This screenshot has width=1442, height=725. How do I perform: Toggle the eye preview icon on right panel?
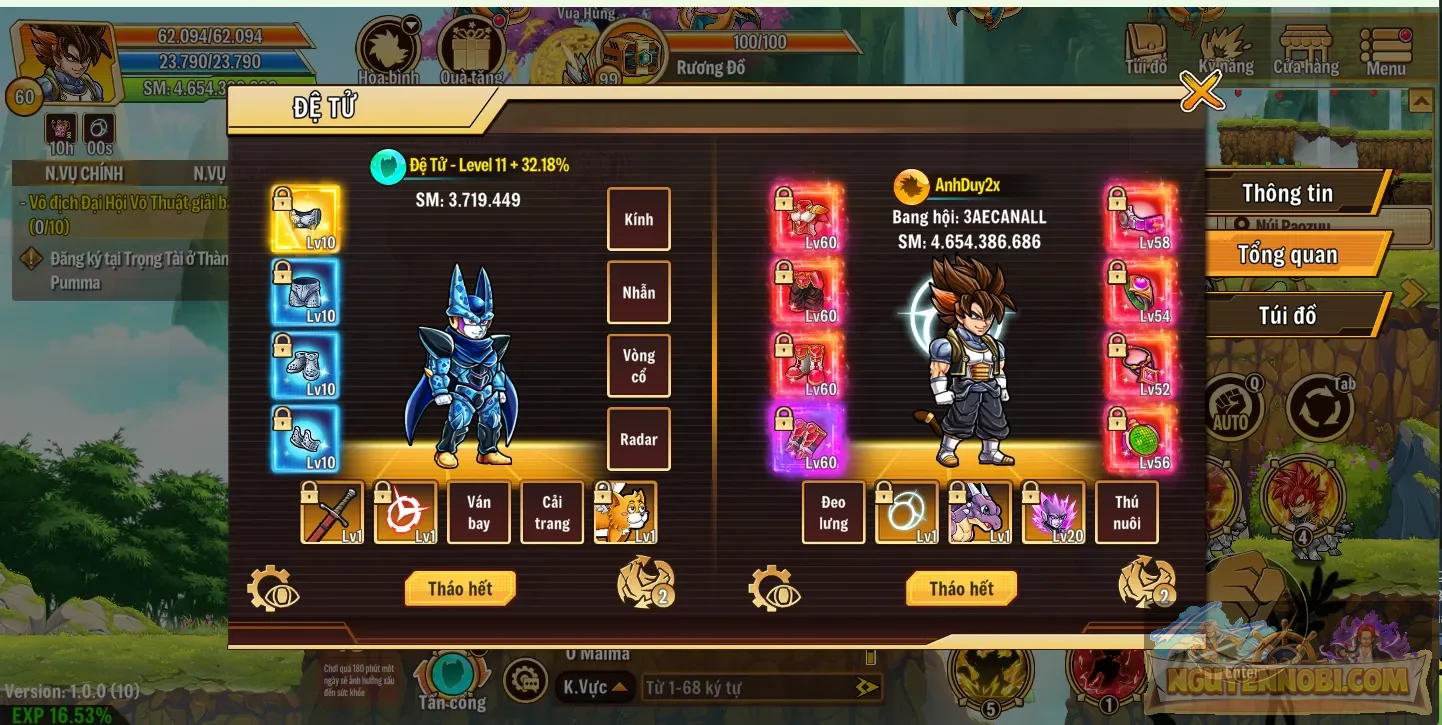pyautogui.click(x=772, y=588)
